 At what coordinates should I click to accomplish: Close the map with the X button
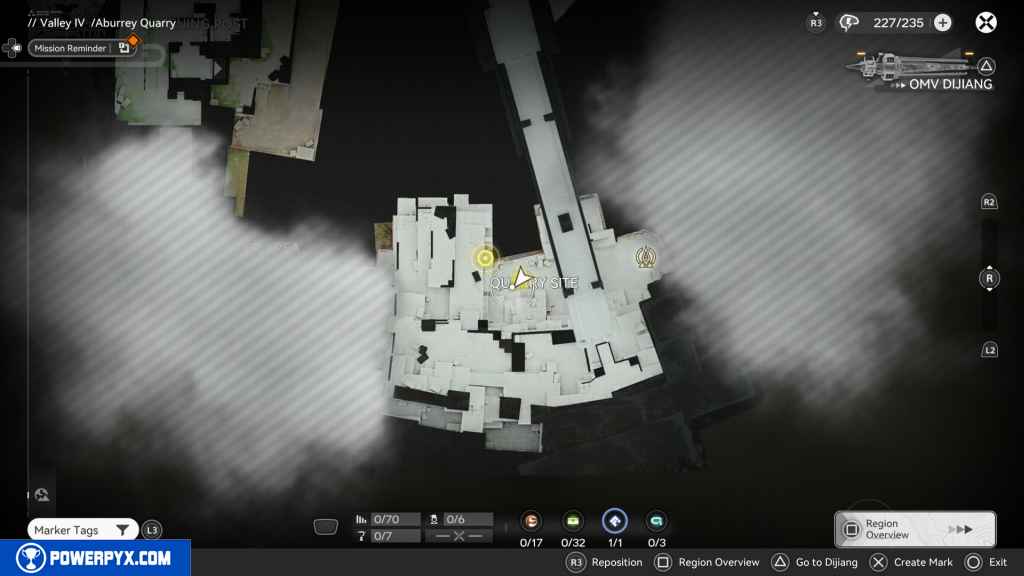(986, 22)
